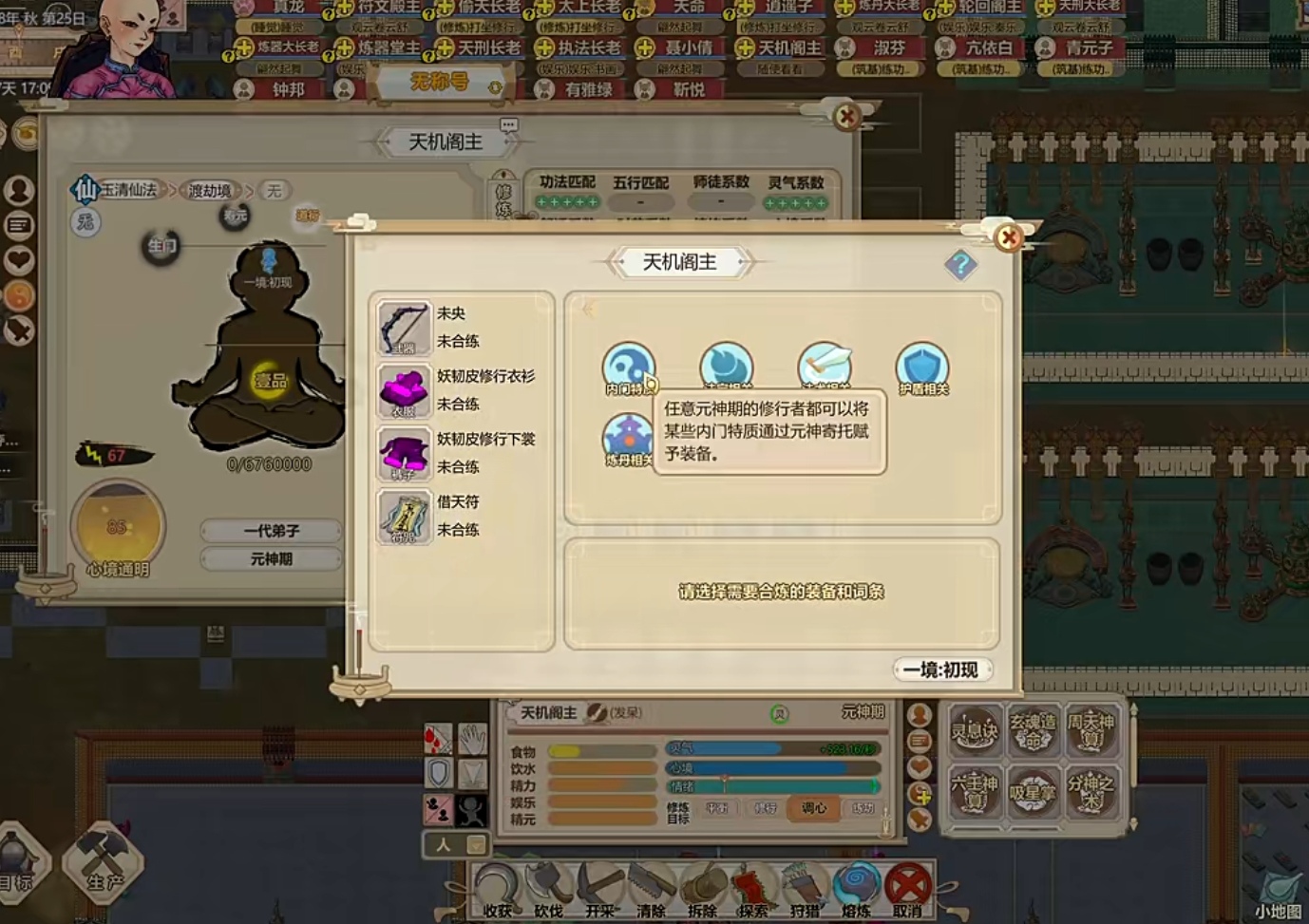Choose the 护盾相关 shield category
Image resolution: width=1309 pixels, height=924 pixels.
pyautogui.click(x=922, y=368)
